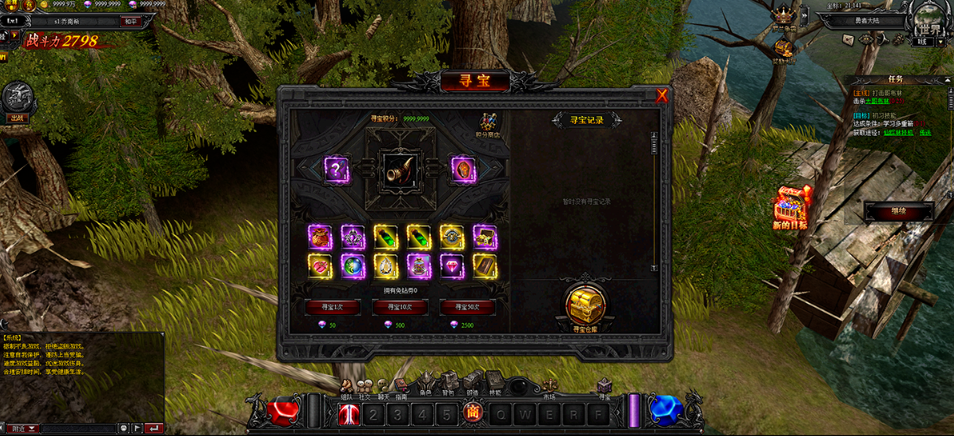
Task: Close the treasure hunt (寻宝) window
Action: [661, 96]
